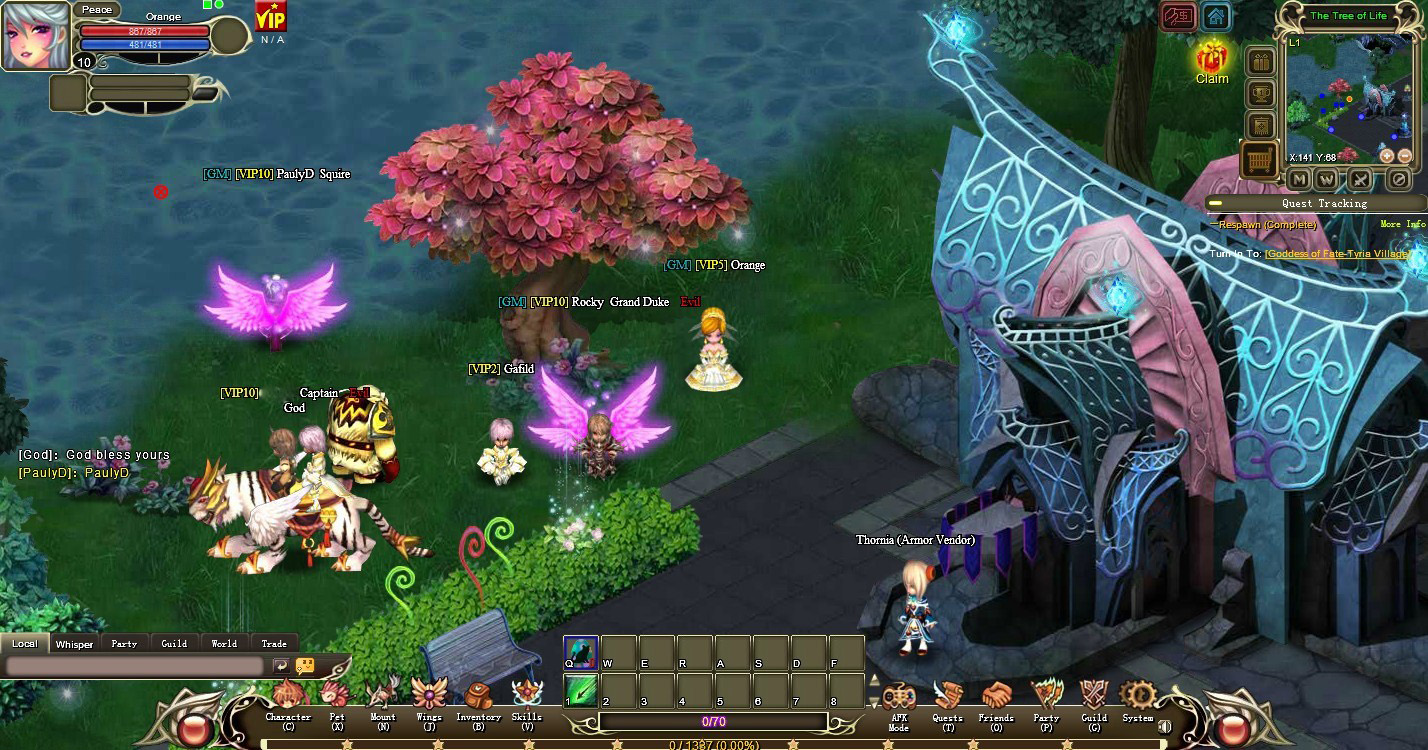Open the Skills window
1428x750 pixels.
click(526, 696)
